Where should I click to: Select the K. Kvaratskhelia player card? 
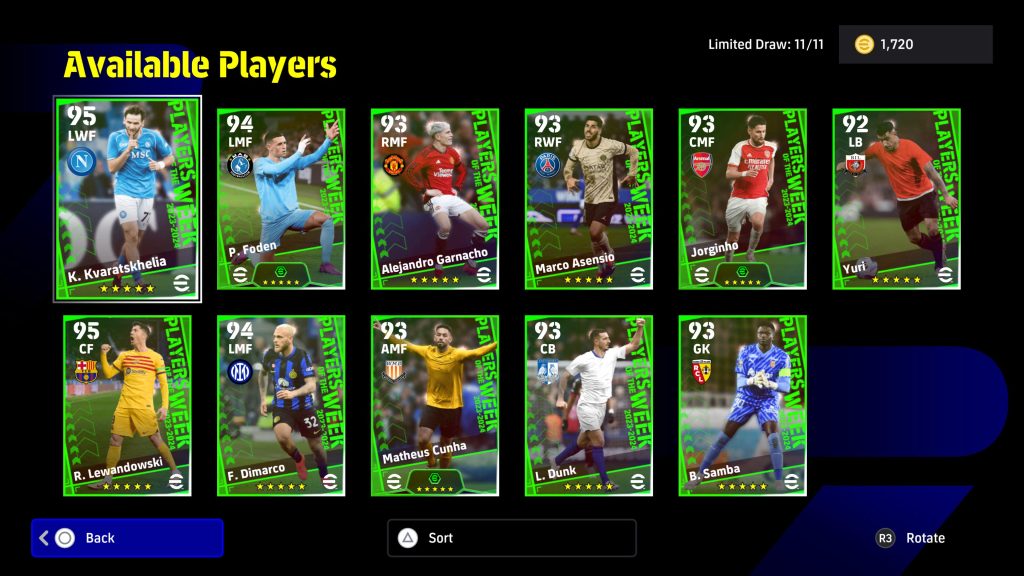click(127, 198)
